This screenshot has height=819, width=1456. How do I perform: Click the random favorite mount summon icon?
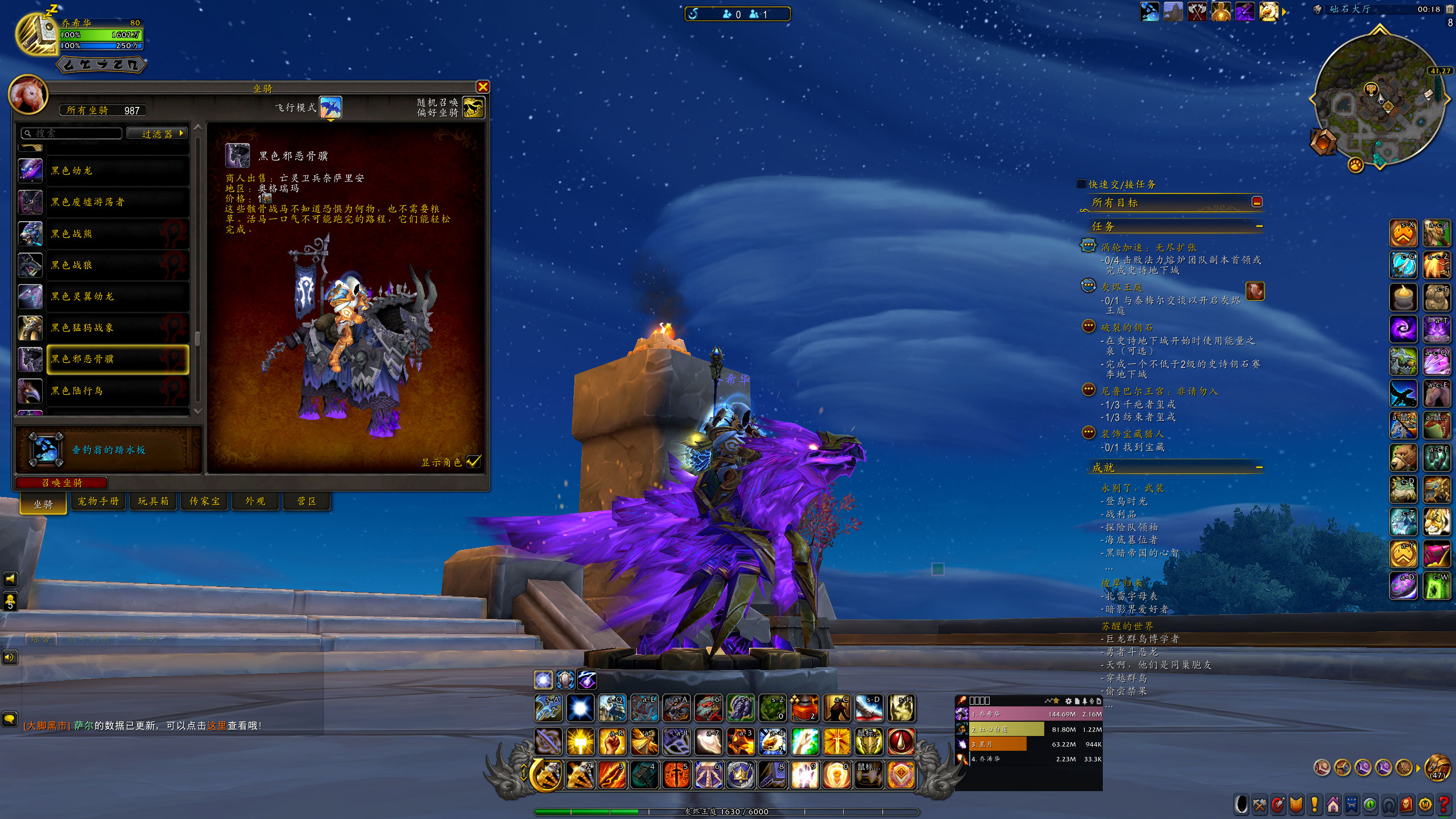click(474, 107)
